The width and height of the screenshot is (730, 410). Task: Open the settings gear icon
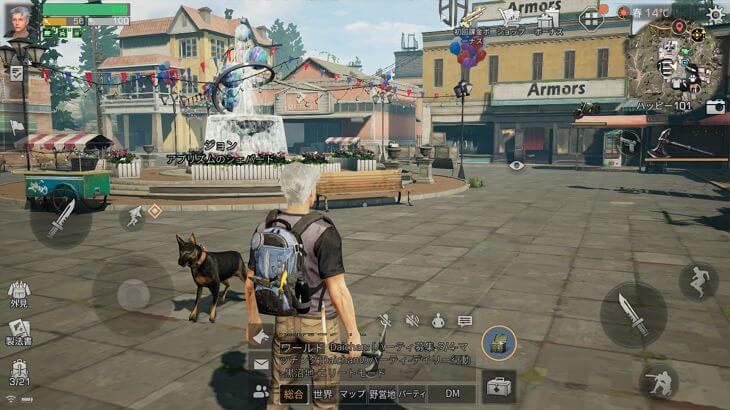(x=715, y=14)
